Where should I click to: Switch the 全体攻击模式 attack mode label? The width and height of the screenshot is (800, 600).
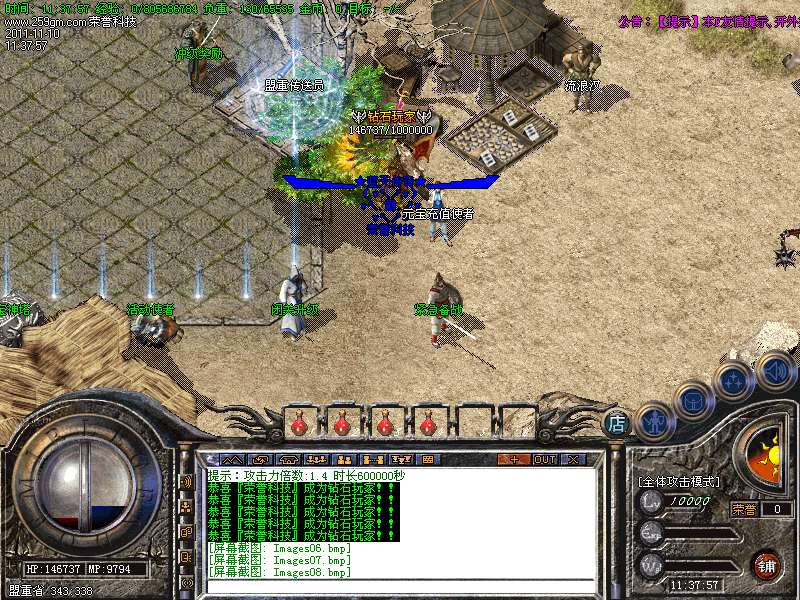point(679,481)
